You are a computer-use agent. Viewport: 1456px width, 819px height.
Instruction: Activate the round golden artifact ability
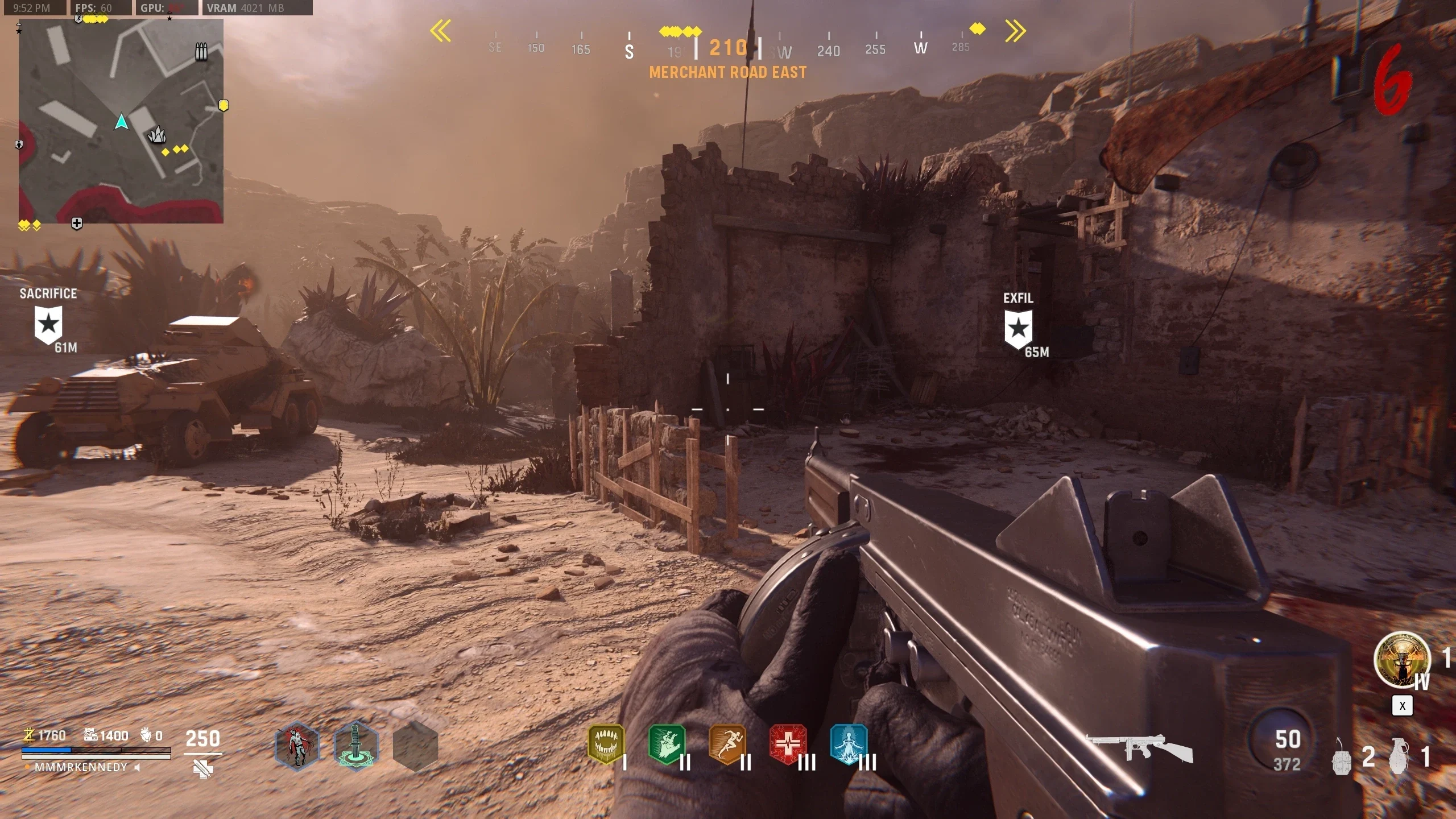click(x=1402, y=660)
